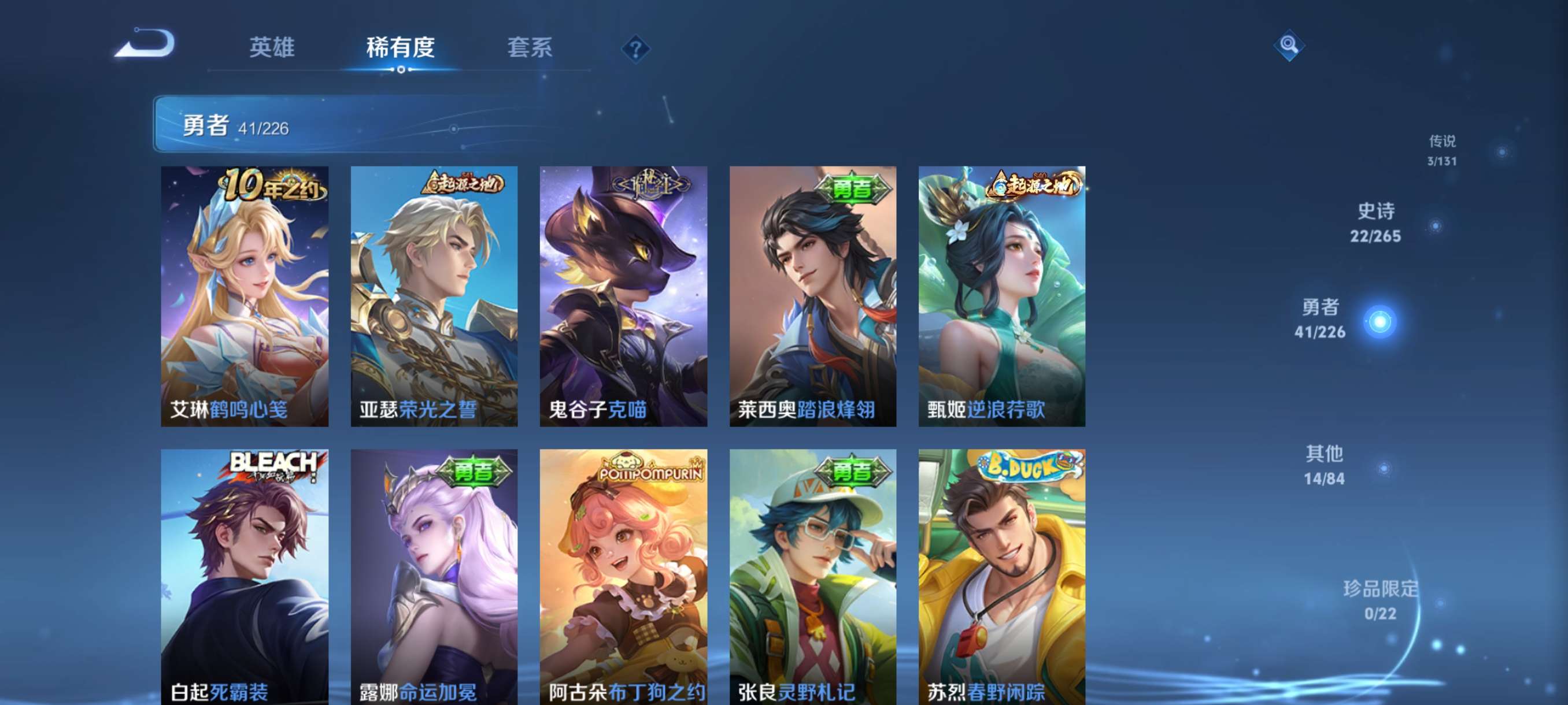The height and width of the screenshot is (705, 1568).
Task: Open search with the magnifier icon
Action: (x=1290, y=46)
